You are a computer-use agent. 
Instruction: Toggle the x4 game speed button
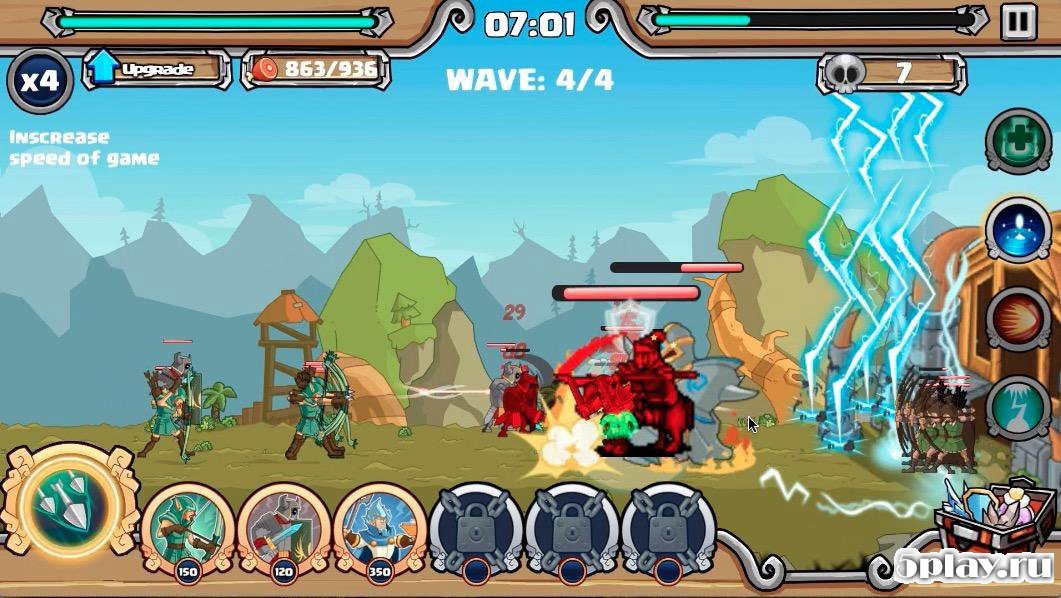(x=40, y=81)
